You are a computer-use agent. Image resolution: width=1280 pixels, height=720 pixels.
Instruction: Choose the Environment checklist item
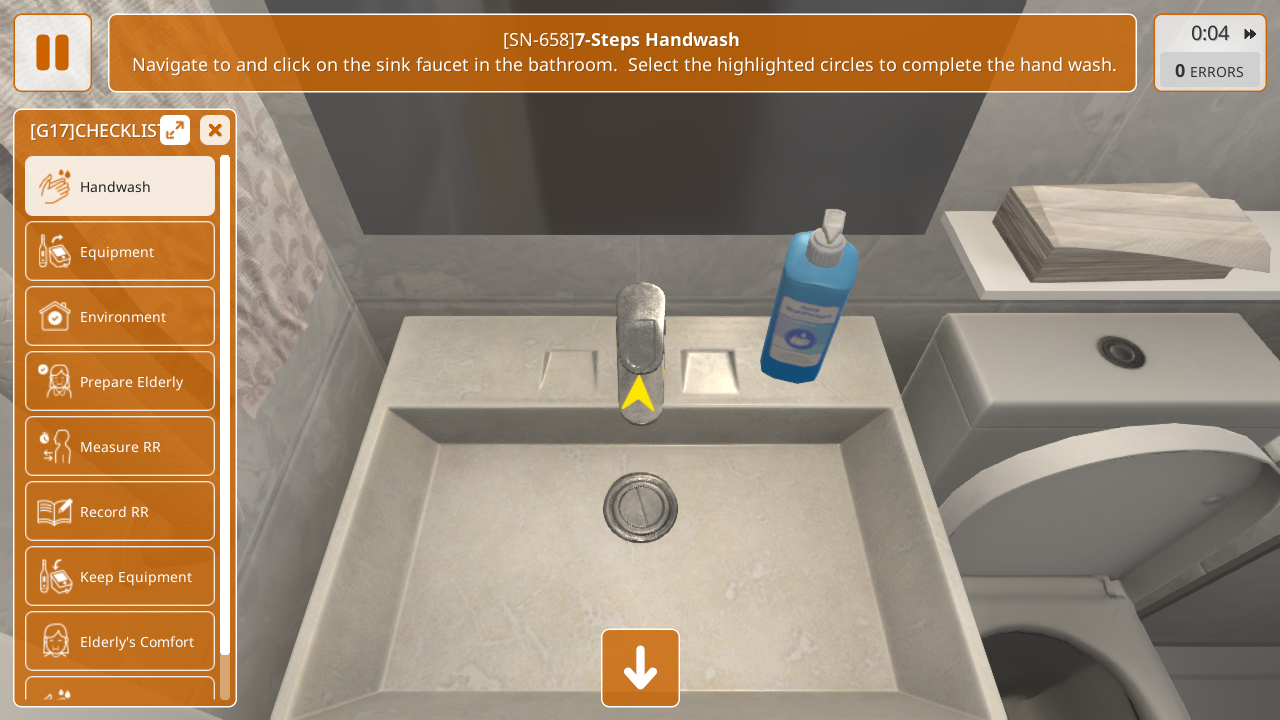(120, 316)
